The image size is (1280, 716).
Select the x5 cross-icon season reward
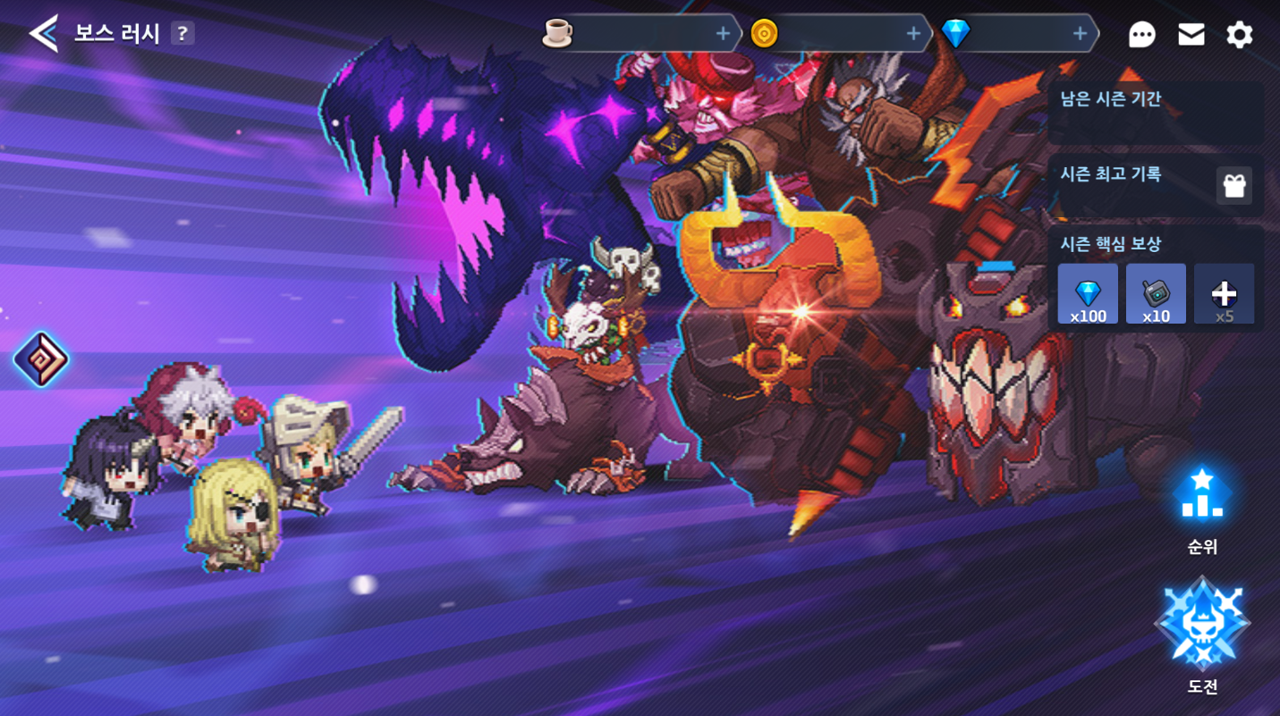(x=1224, y=295)
